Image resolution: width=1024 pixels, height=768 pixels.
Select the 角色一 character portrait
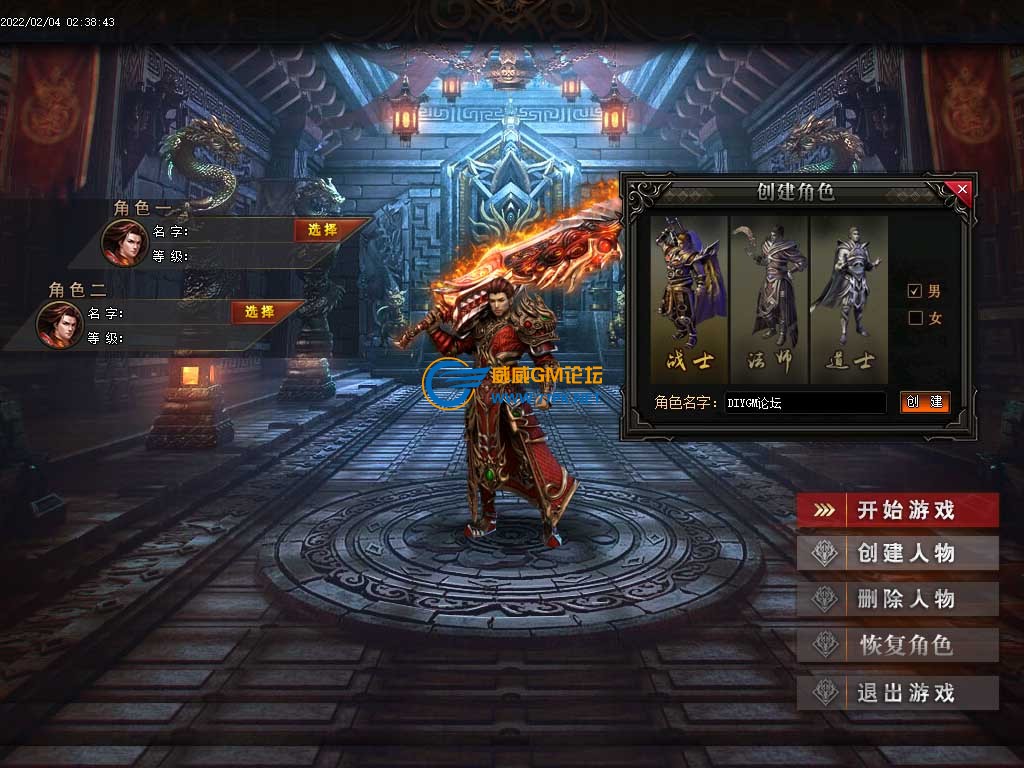click(124, 242)
